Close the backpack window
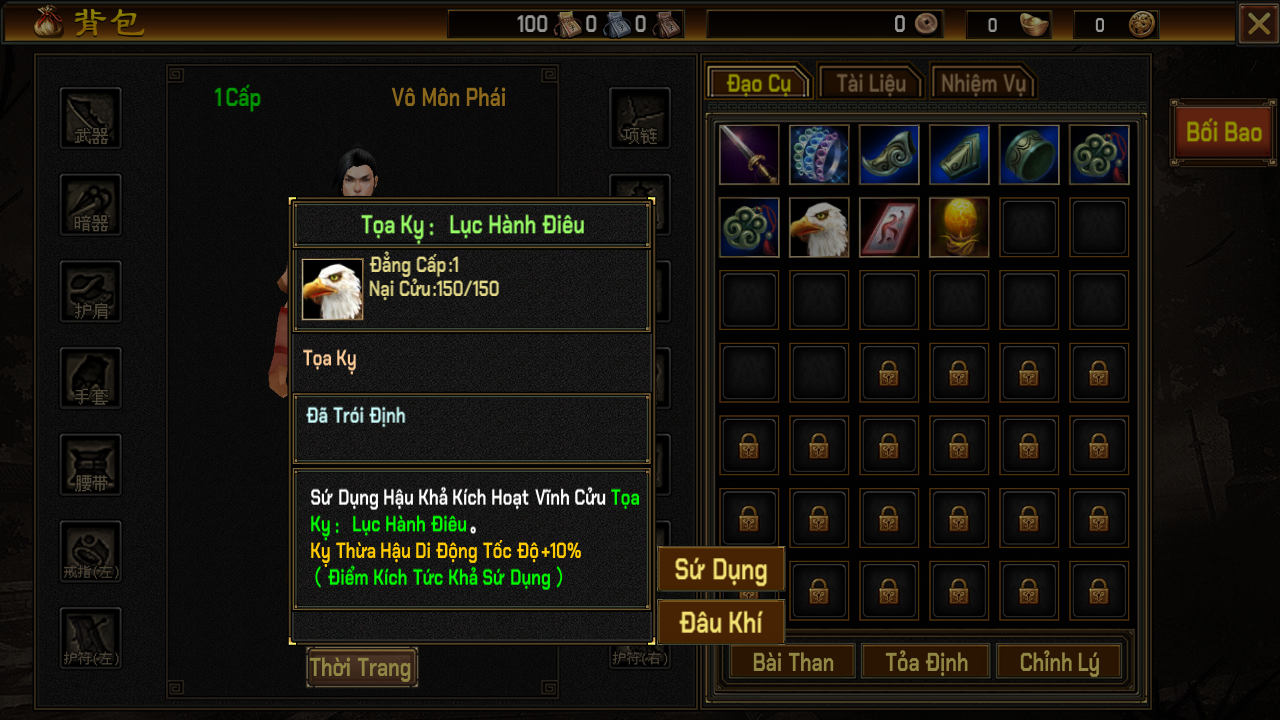Viewport: 1280px width, 720px height. click(x=1258, y=24)
